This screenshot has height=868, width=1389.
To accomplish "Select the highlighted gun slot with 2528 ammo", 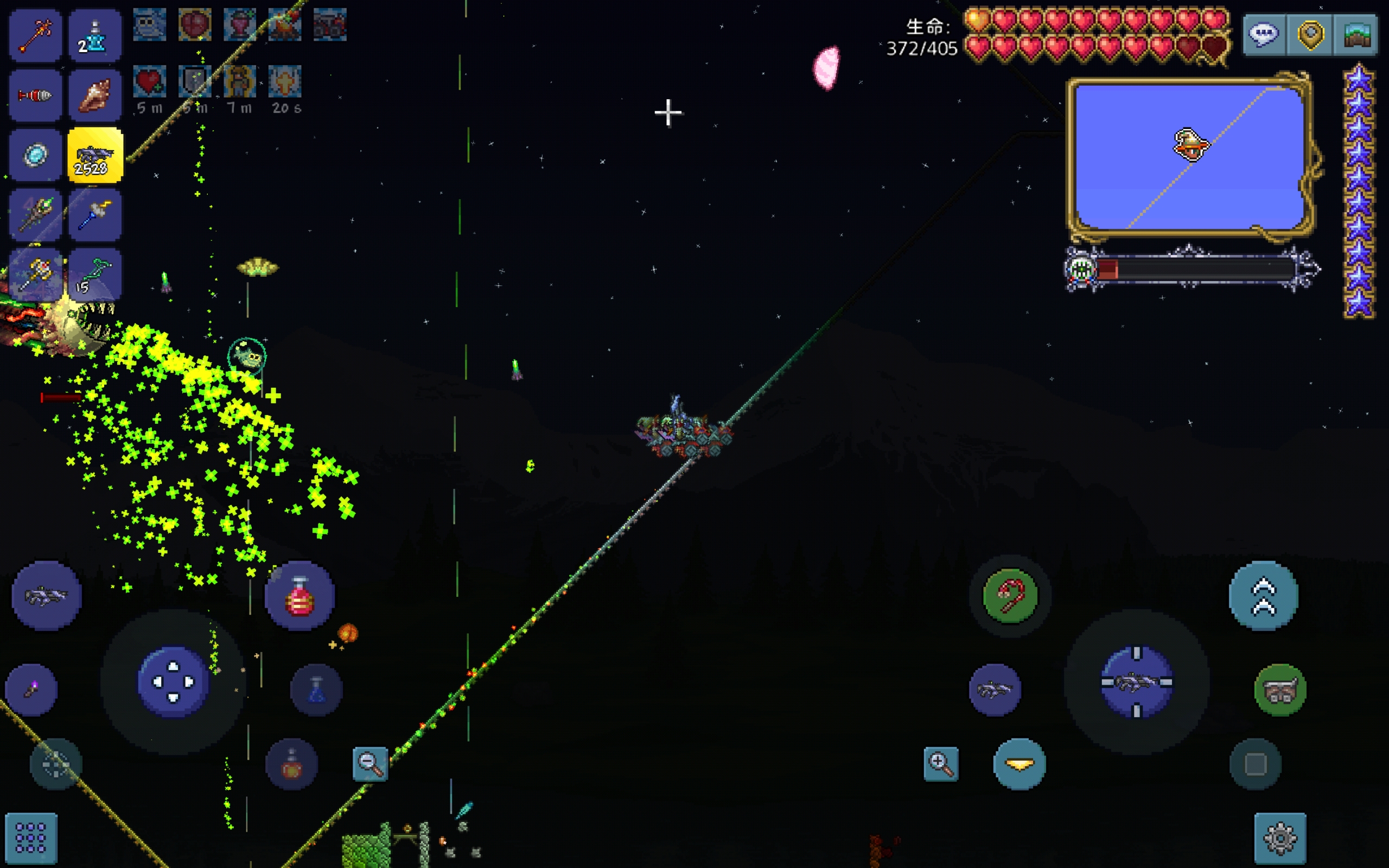I will (95, 156).
